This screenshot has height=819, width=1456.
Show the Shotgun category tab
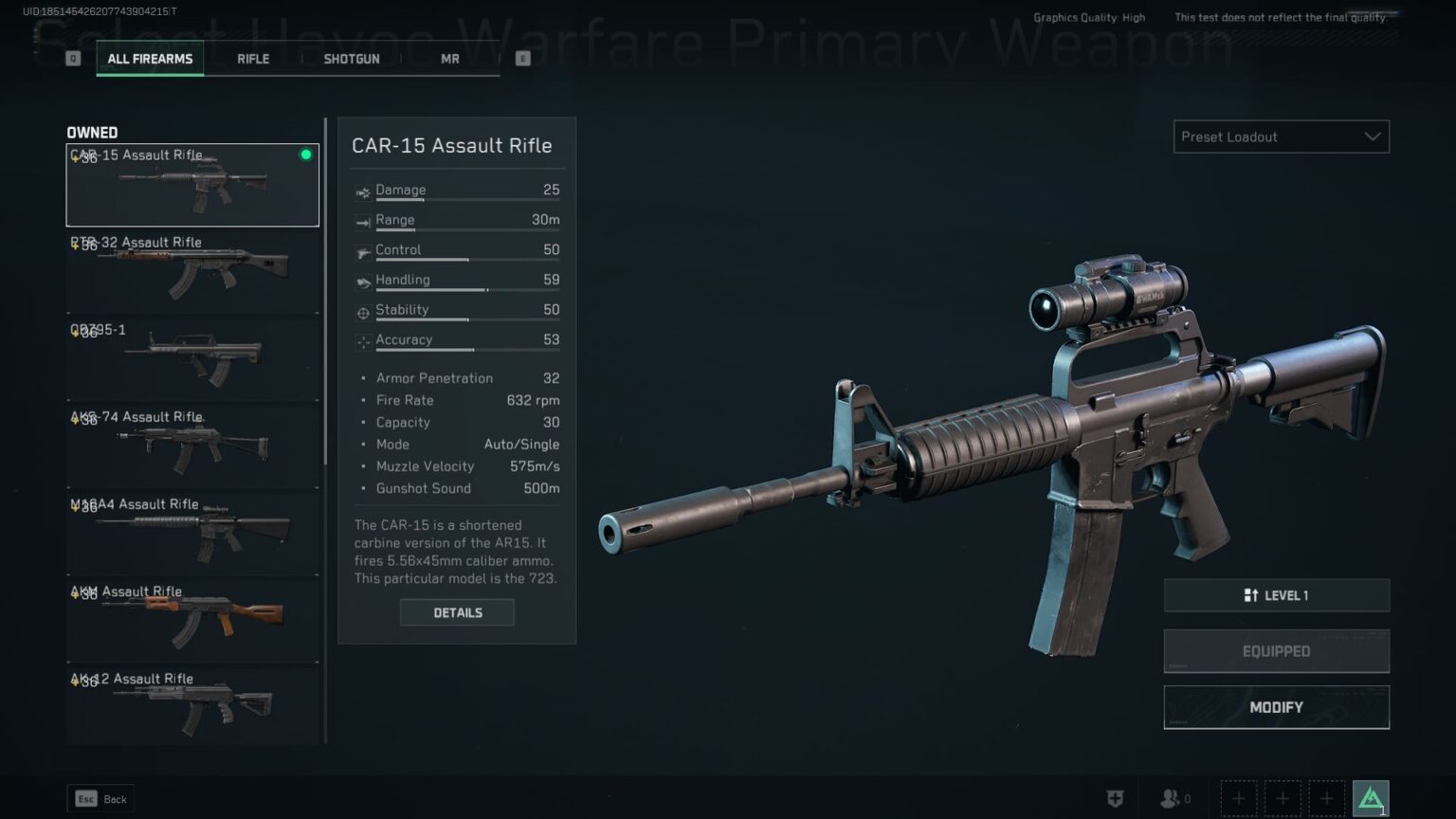point(352,59)
